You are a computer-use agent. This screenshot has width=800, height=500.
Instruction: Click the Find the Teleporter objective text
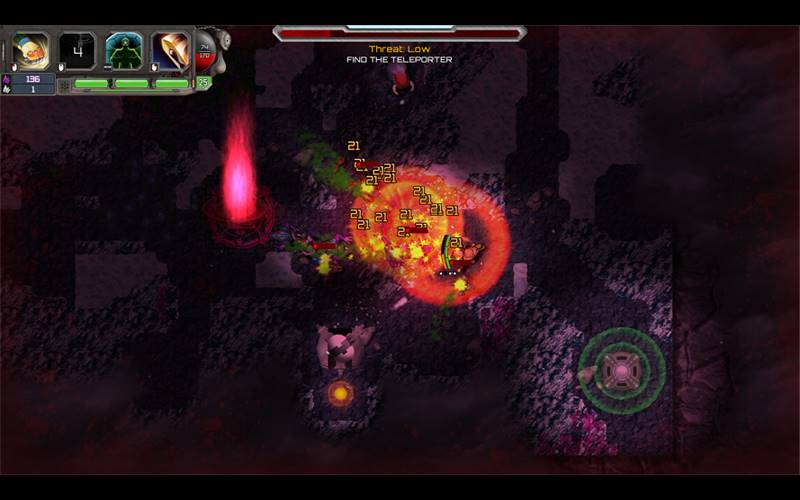399,60
